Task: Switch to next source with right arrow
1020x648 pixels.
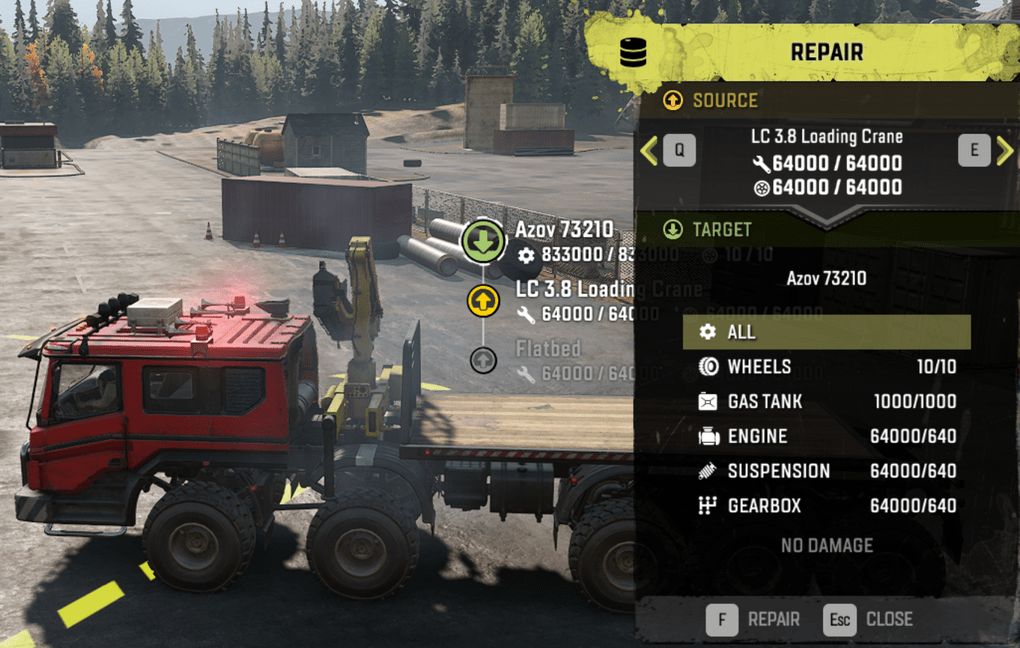Action: (1004, 151)
